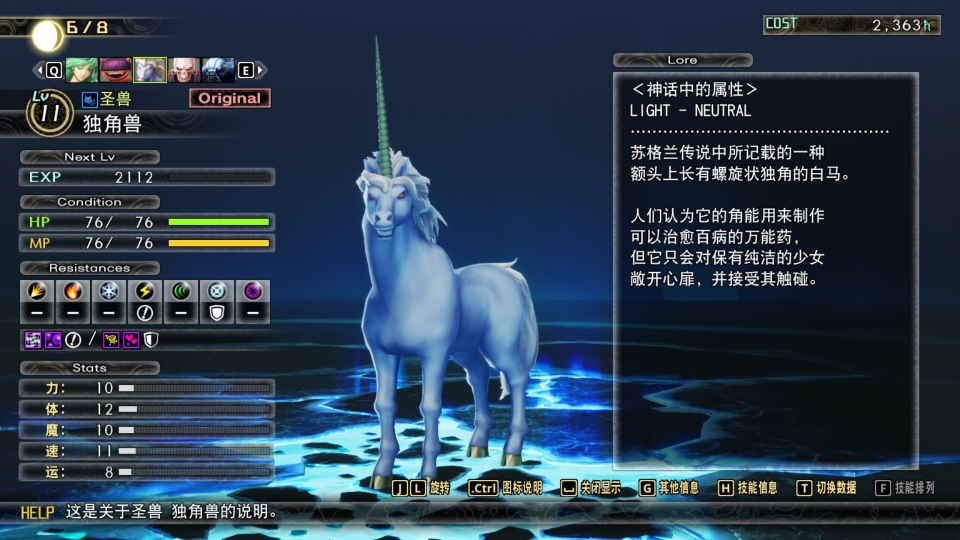Image resolution: width=960 pixels, height=540 pixels.
Task: Select the white unicorn portrait
Action: (x=149, y=70)
